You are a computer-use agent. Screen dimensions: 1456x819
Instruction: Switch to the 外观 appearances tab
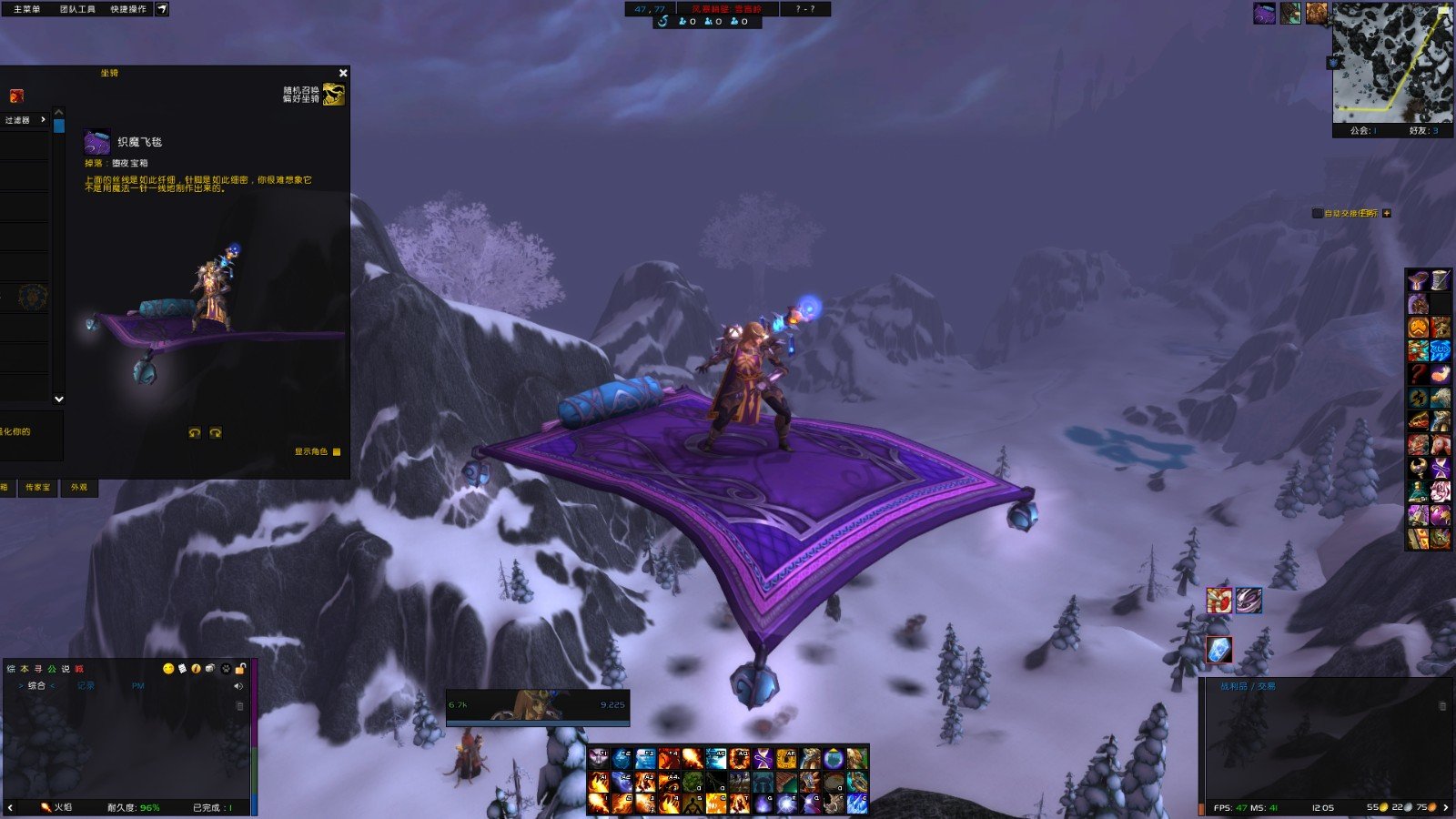click(x=79, y=488)
